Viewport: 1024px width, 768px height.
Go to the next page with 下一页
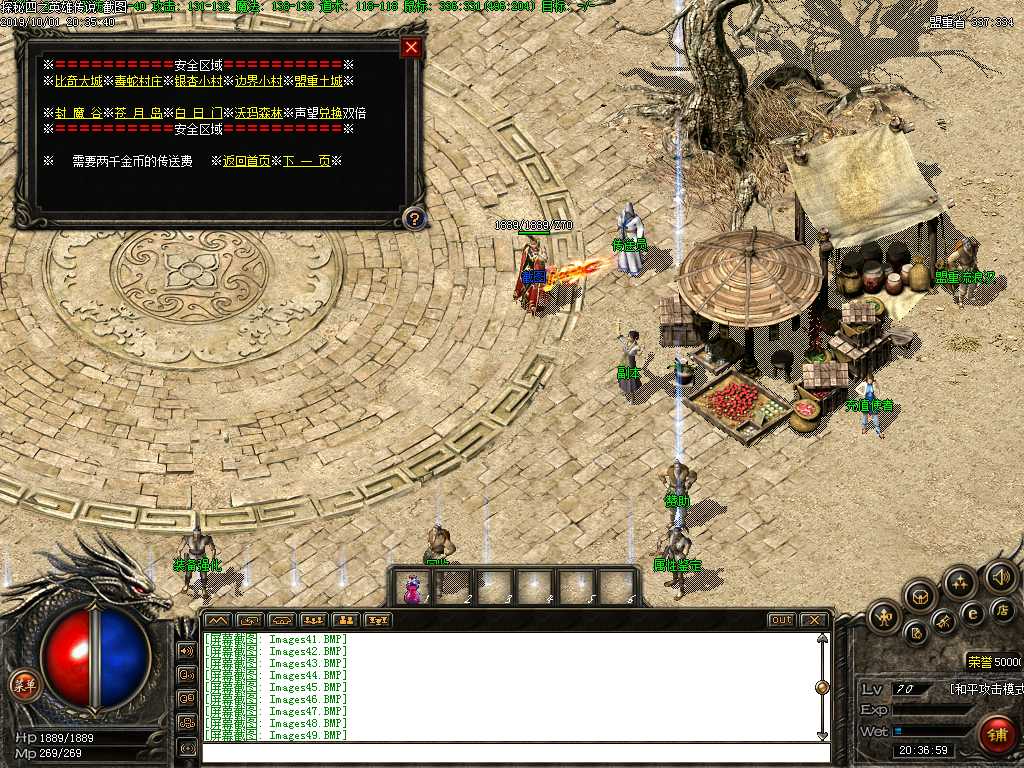pyautogui.click(x=306, y=161)
